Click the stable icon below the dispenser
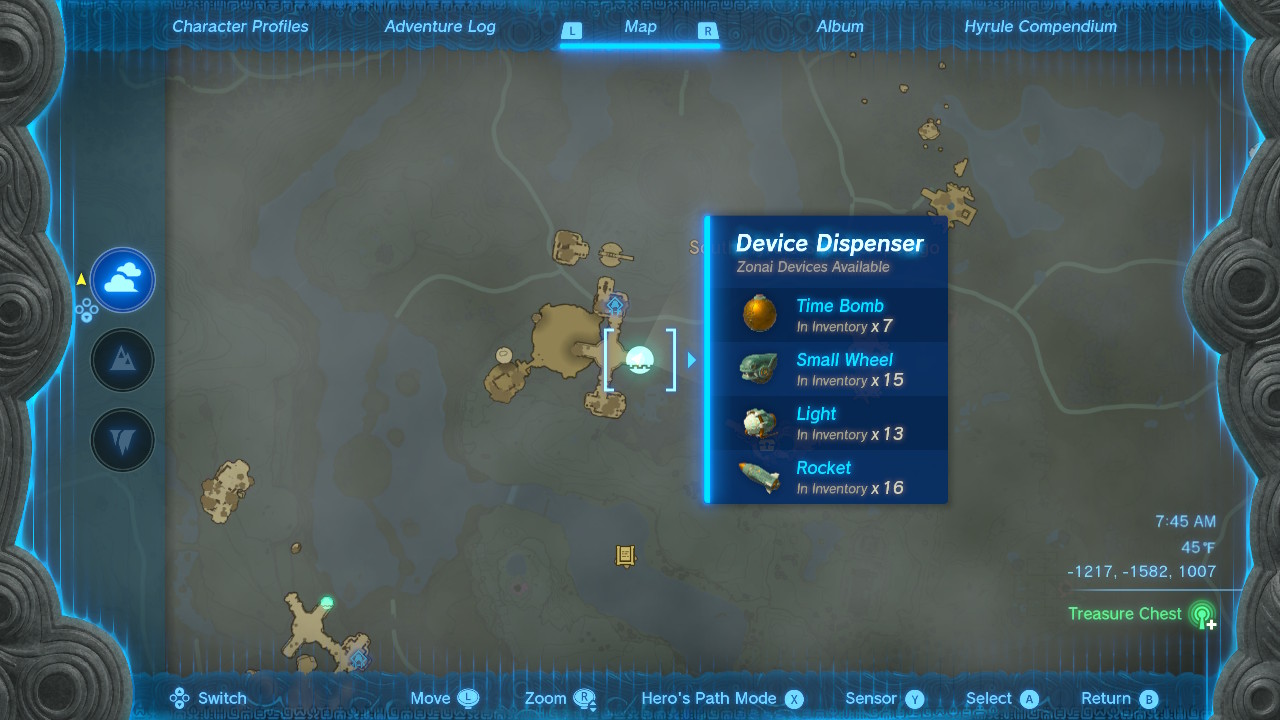 [623, 555]
